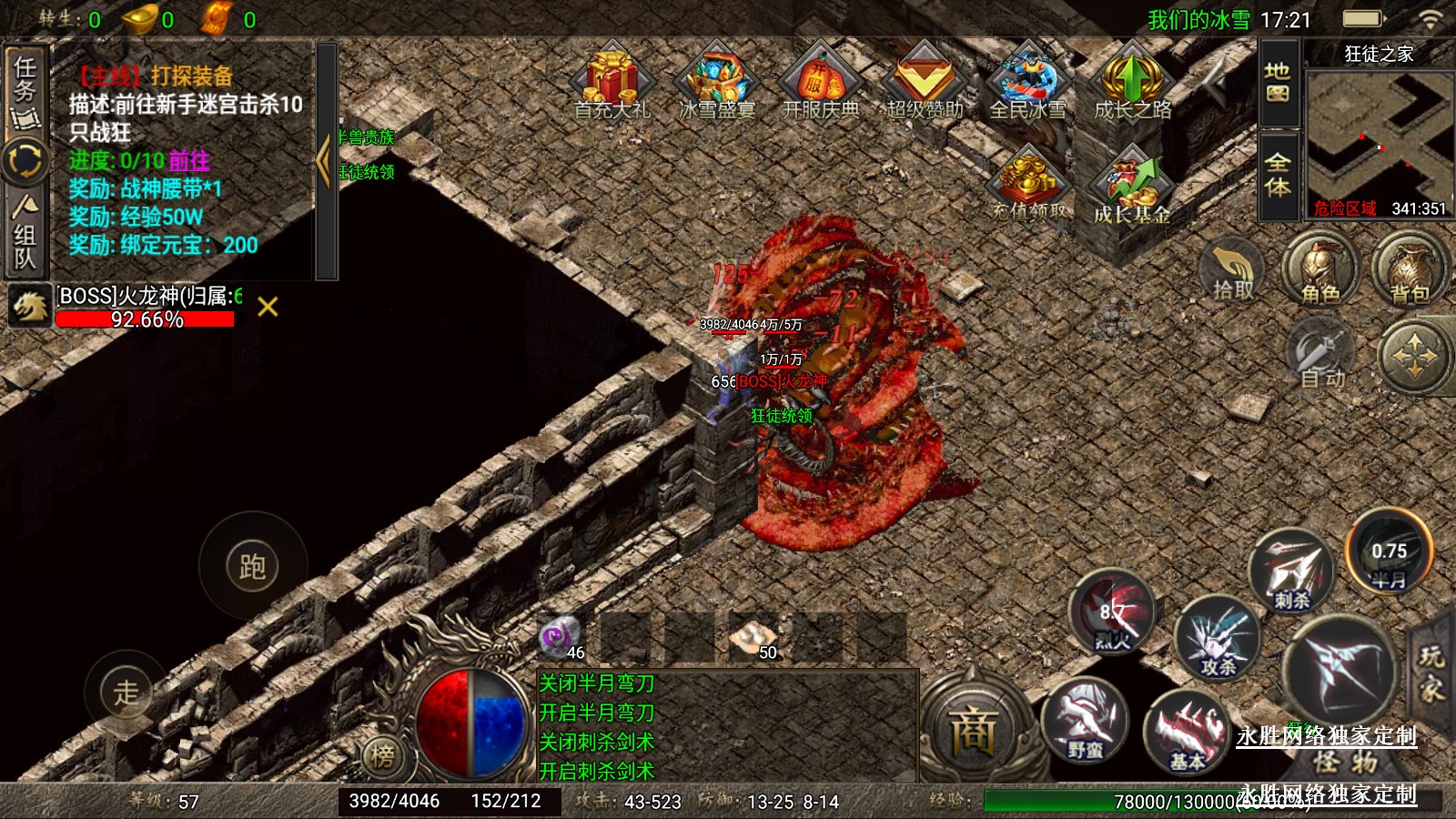The width and height of the screenshot is (1456, 819).
Task: Activate the 刺杀 skill
Action: coord(1291,571)
